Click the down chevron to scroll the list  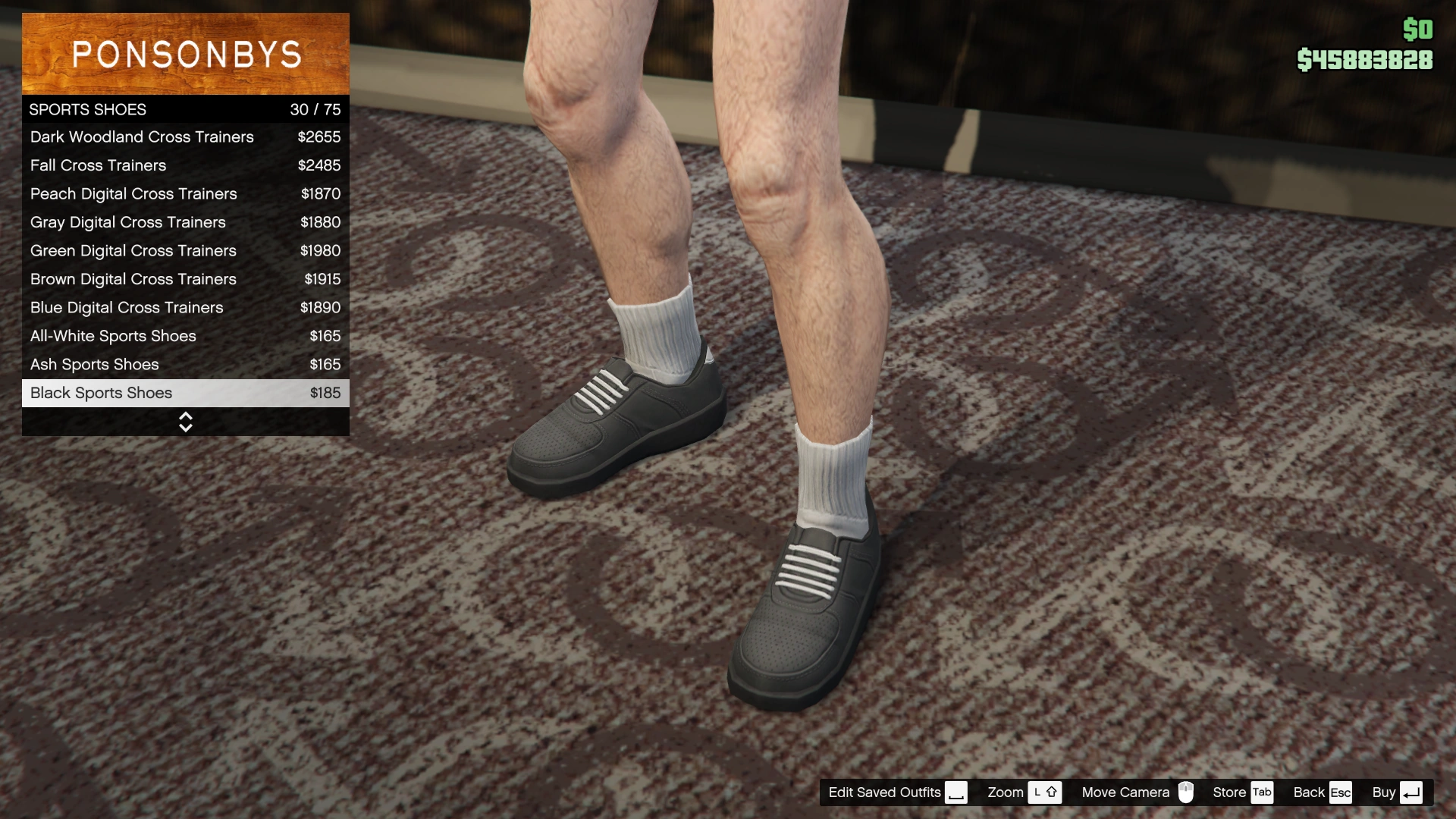(x=185, y=427)
